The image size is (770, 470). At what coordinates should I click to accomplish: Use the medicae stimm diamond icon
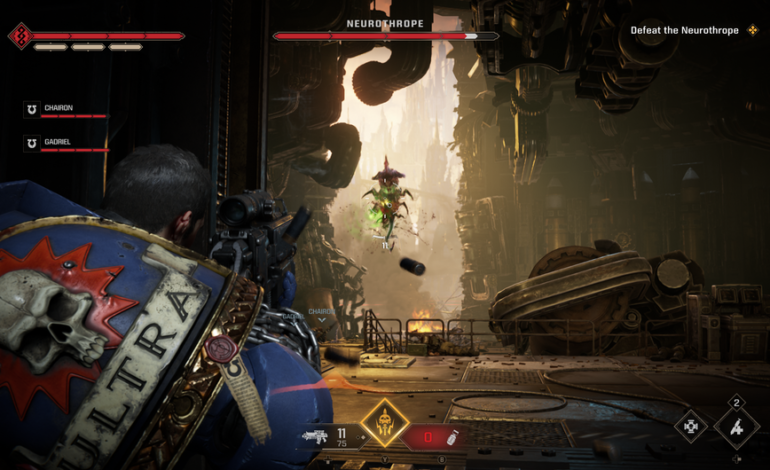[736, 427]
